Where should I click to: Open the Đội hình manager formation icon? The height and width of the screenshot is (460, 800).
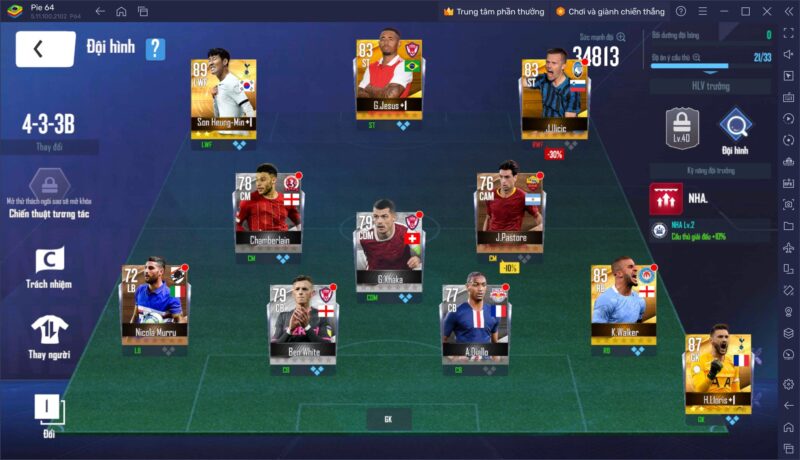(x=735, y=129)
